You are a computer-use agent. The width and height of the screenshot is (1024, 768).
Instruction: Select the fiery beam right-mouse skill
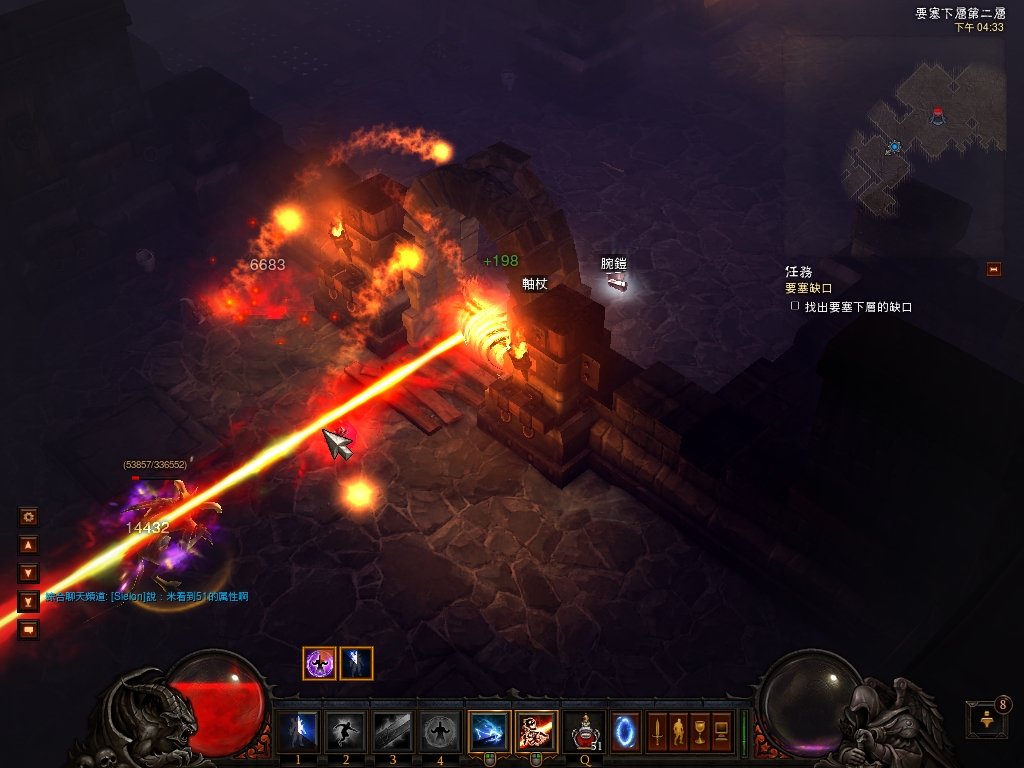coord(536,732)
